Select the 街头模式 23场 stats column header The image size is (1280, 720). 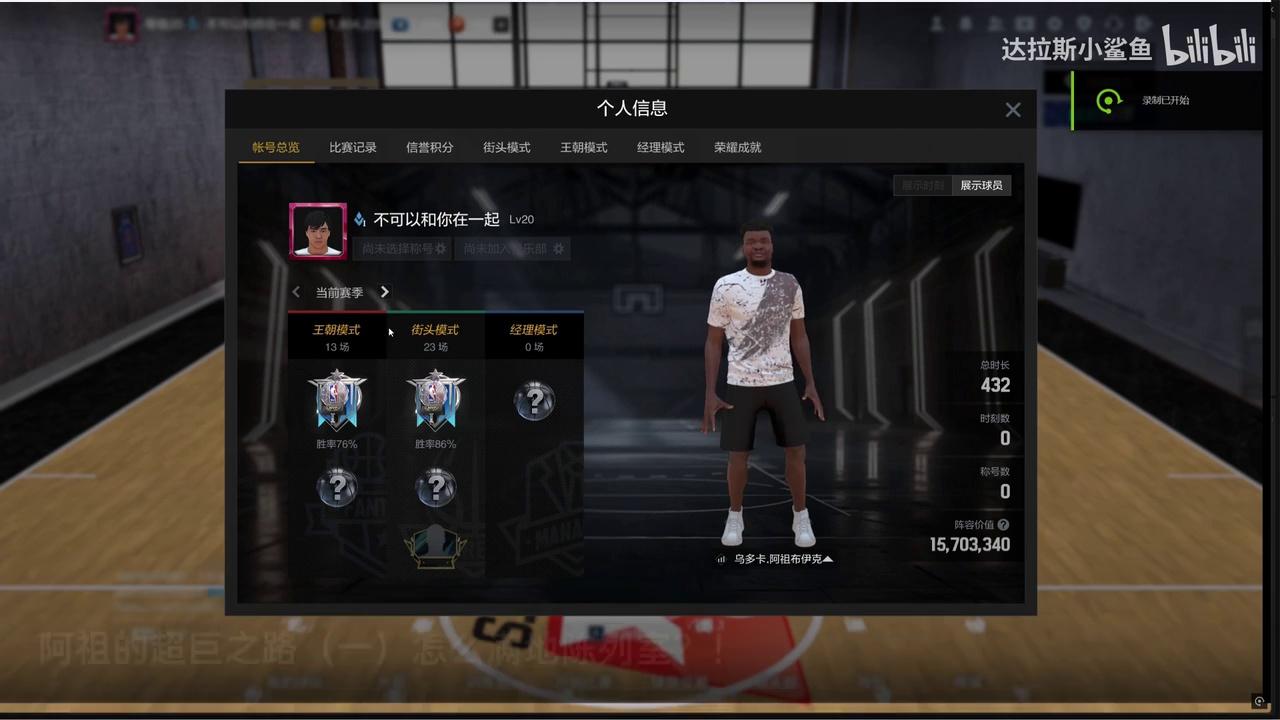pyautogui.click(x=435, y=337)
